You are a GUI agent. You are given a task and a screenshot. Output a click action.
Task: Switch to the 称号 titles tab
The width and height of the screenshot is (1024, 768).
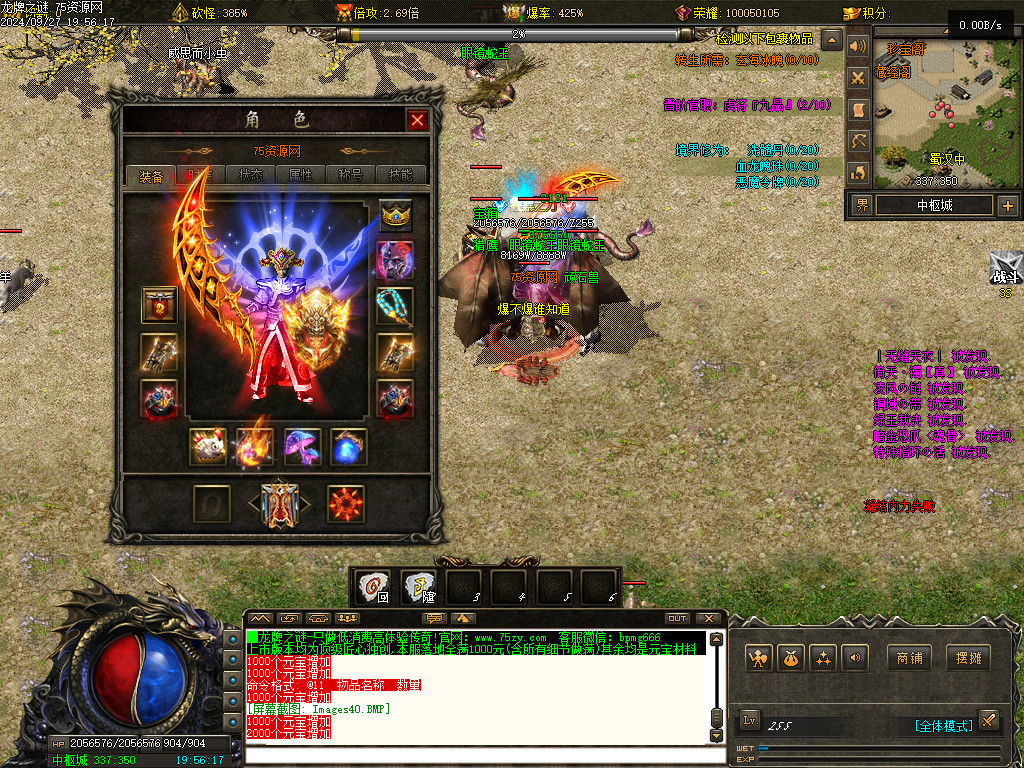[350, 175]
